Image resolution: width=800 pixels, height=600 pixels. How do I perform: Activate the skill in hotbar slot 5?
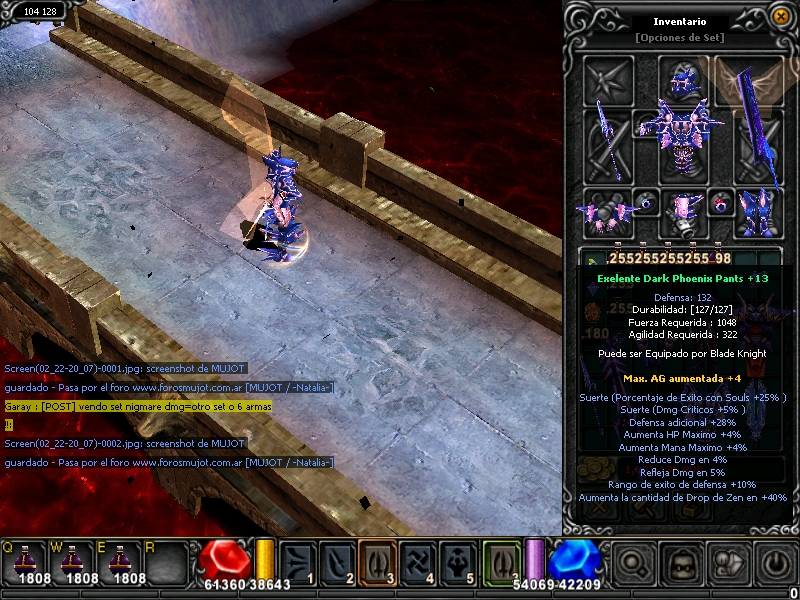point(457,563)
